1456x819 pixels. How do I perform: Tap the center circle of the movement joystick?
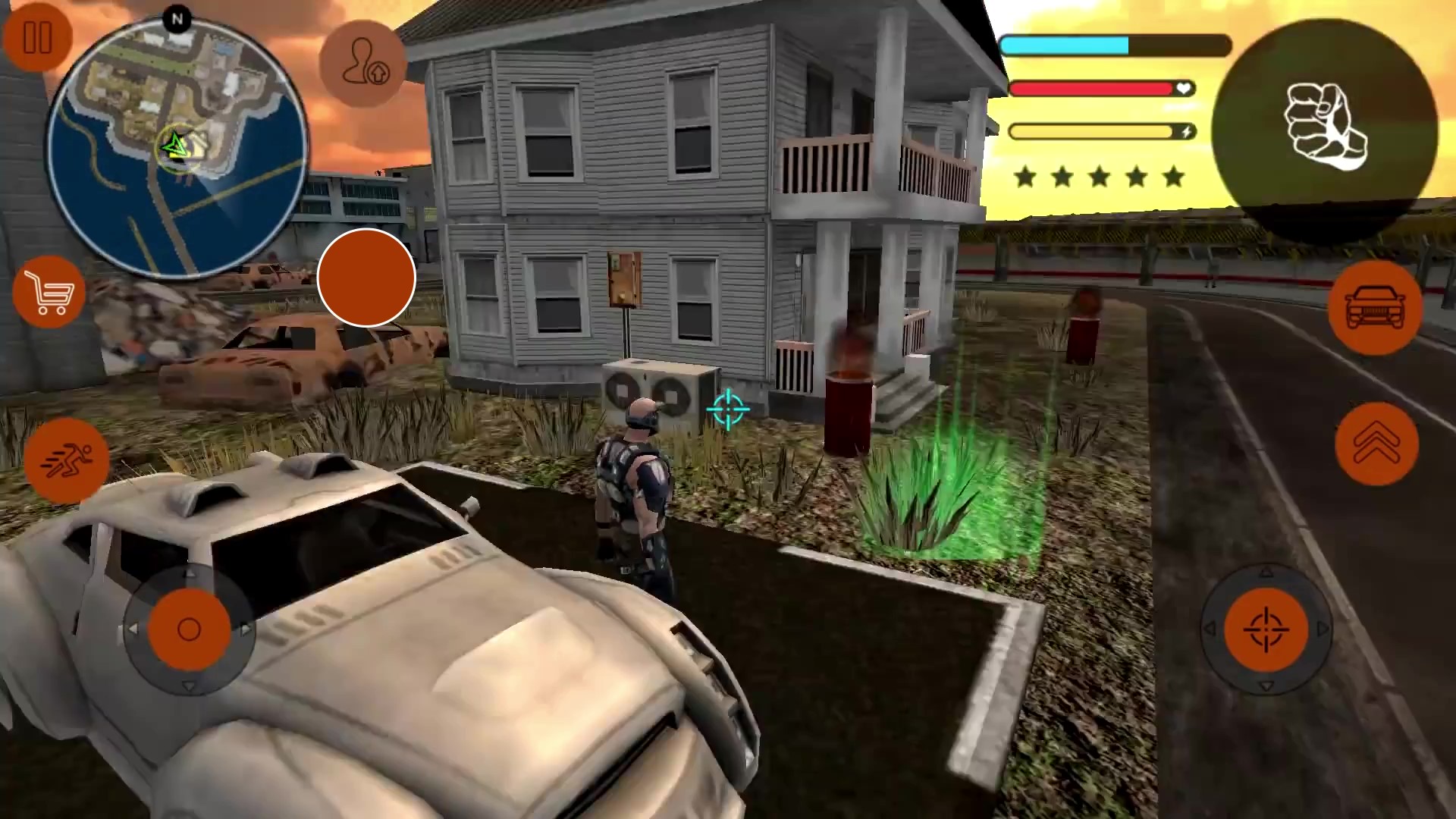pos(187,629)
